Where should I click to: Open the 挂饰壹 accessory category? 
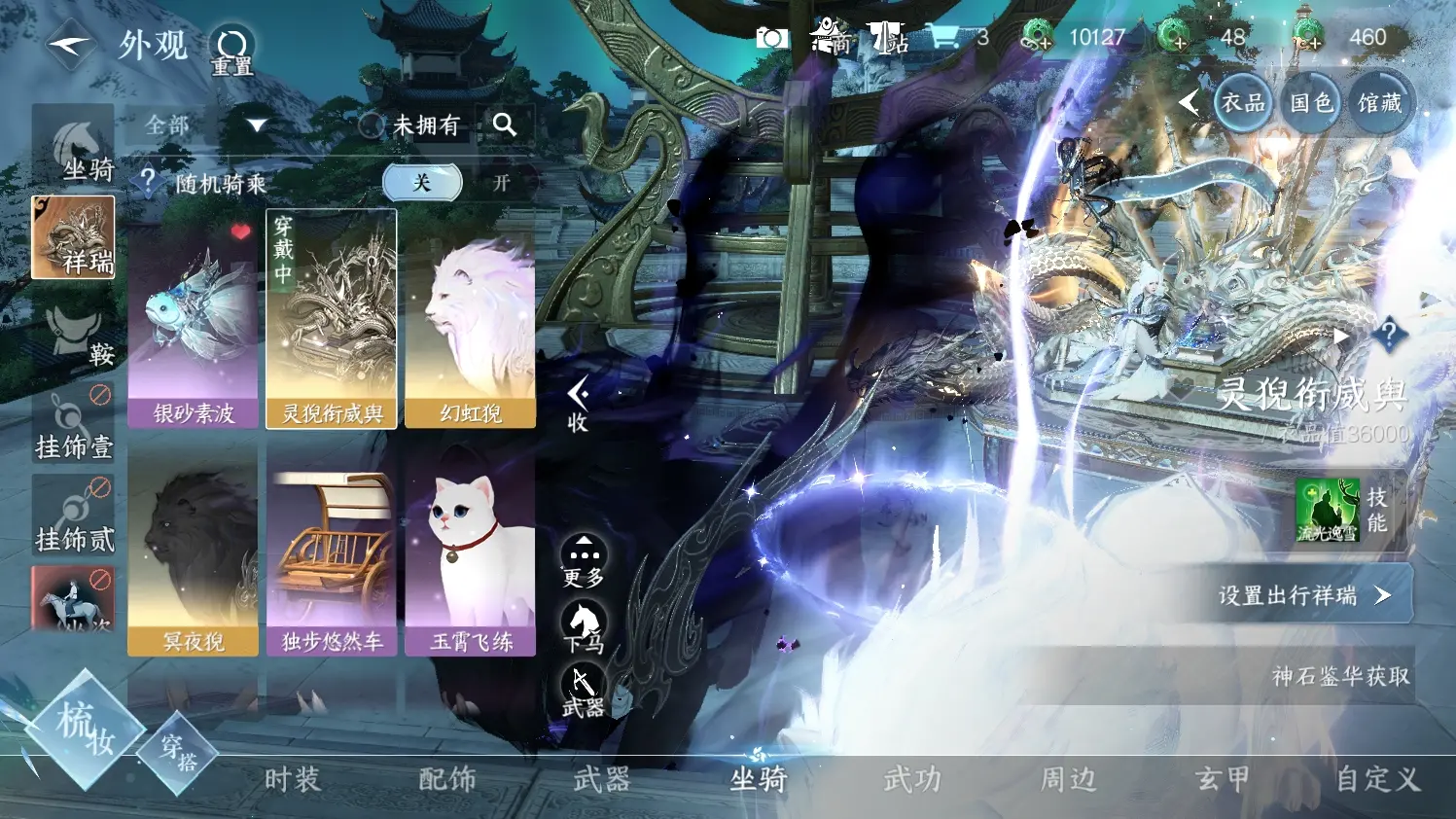click(74, 424)
